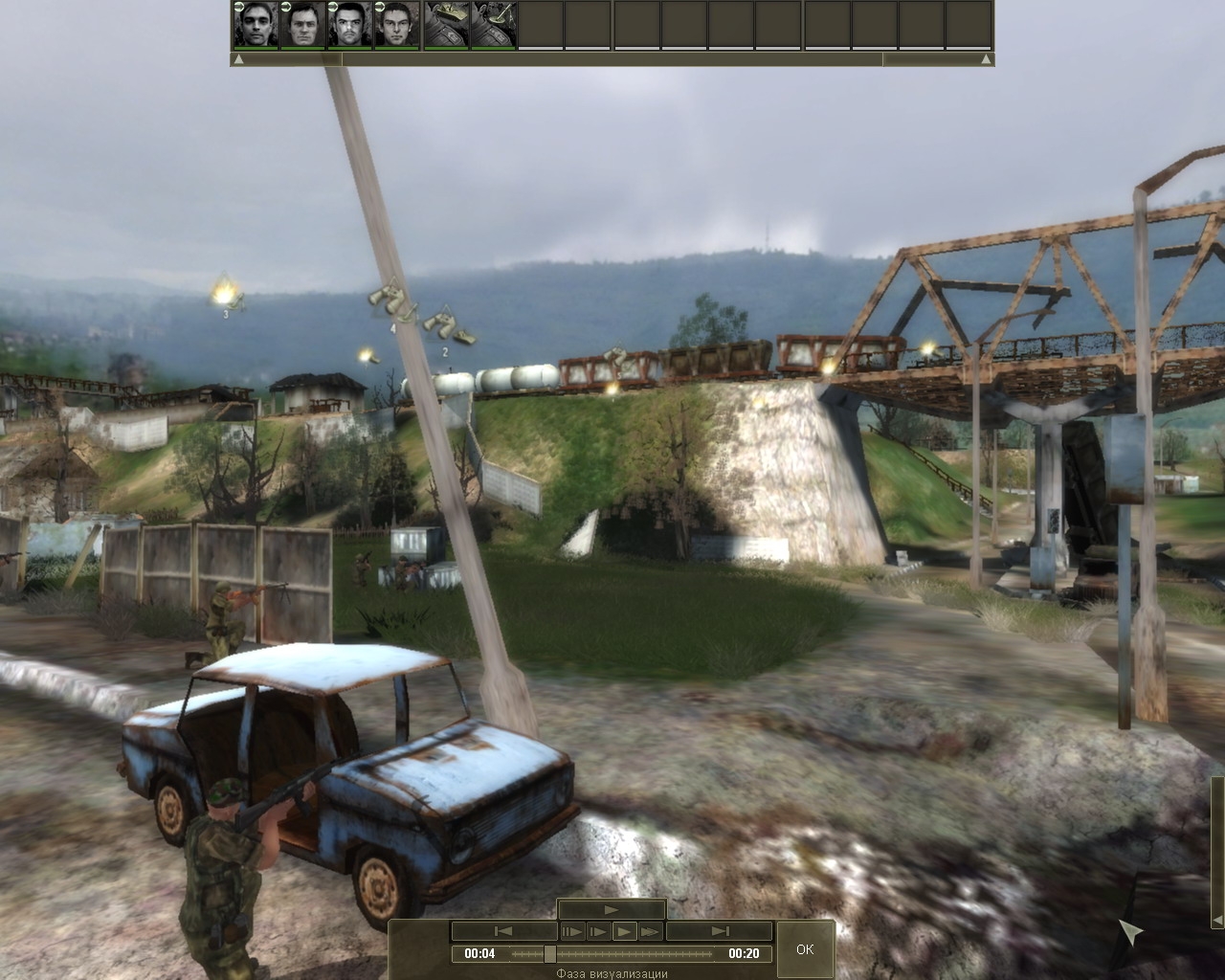Select the mortar unit icon

pyautogui.click(x=494, y=25)
